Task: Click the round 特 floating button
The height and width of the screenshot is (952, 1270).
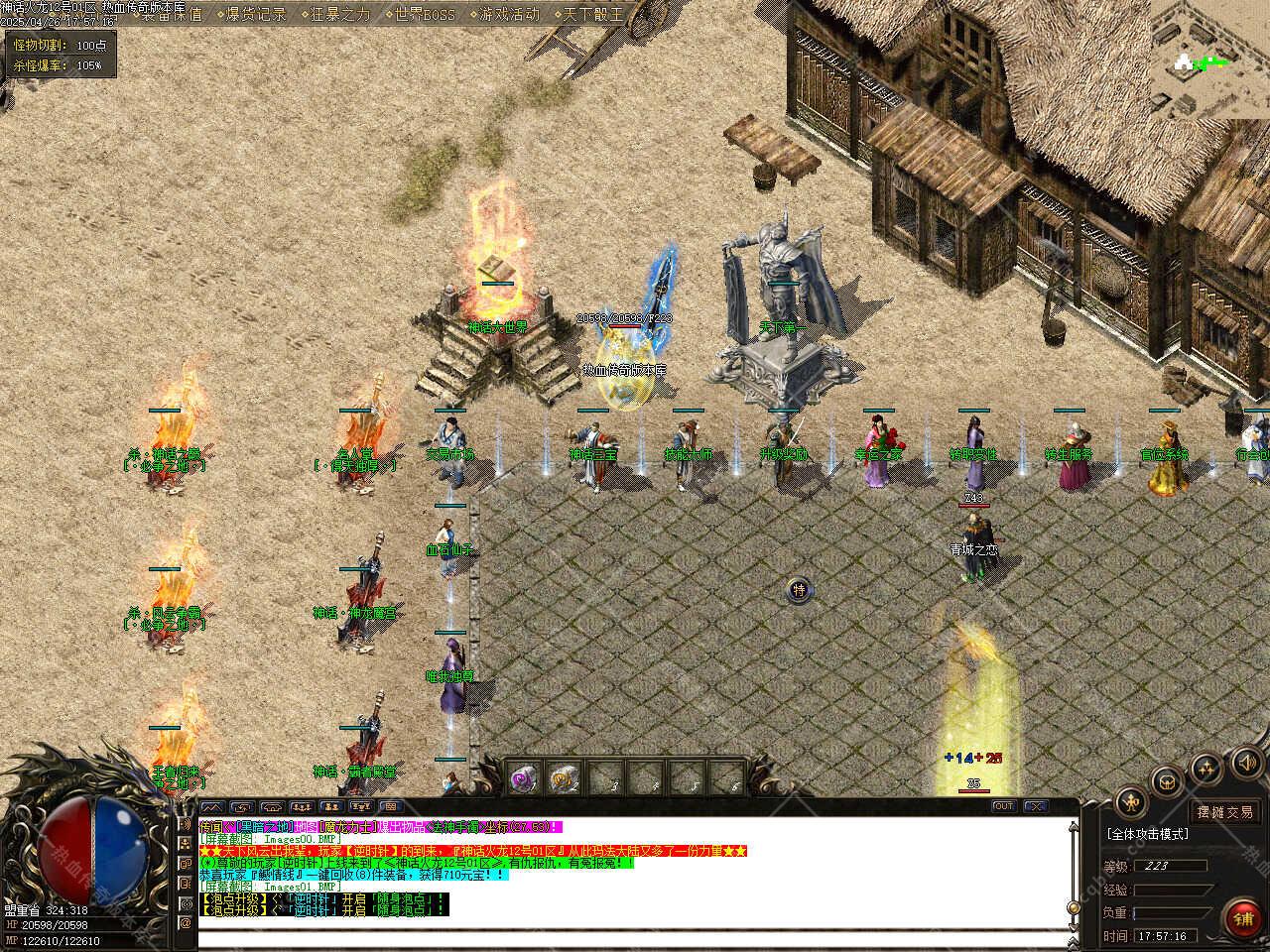Action: (799, 591)
